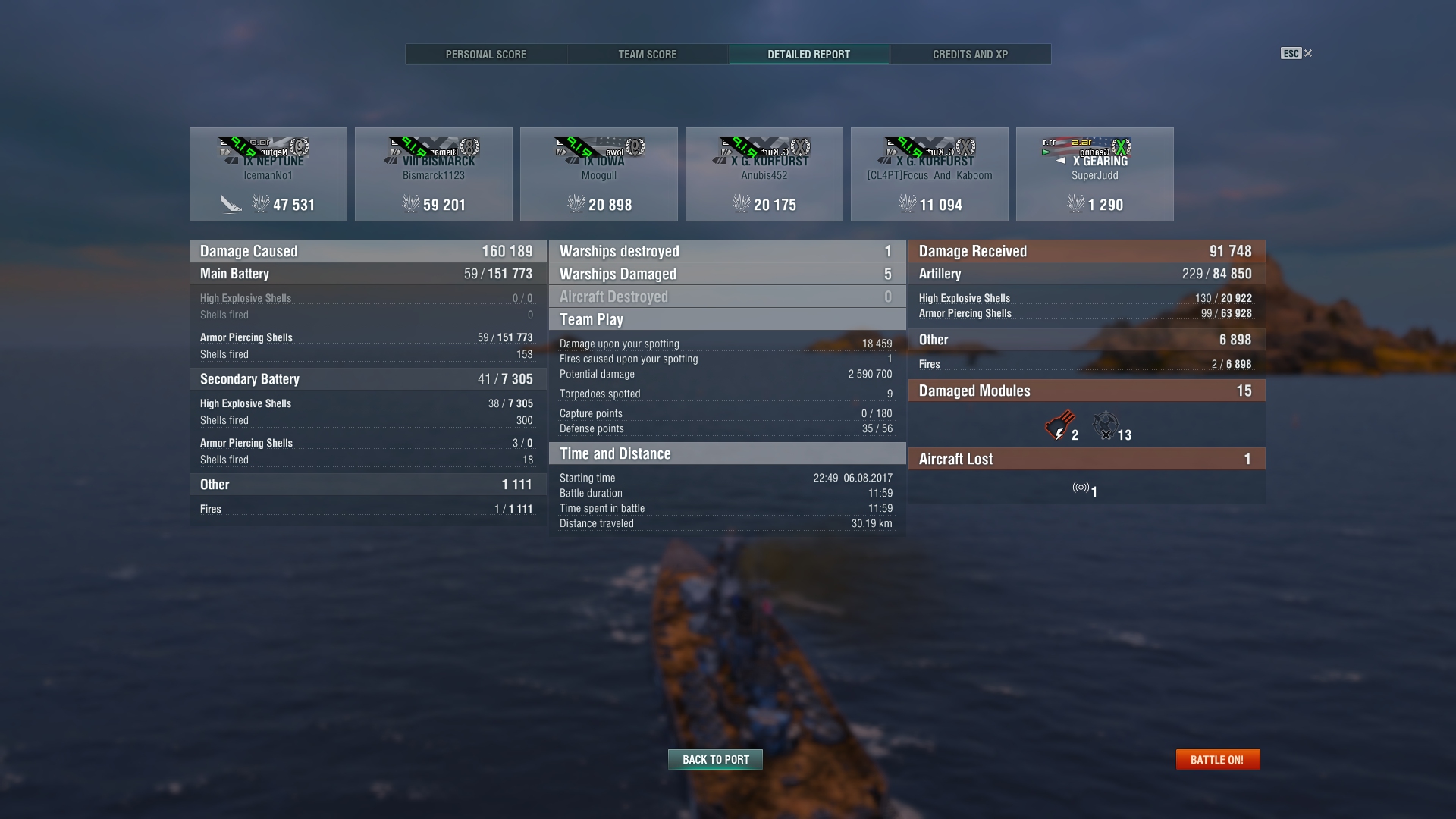Screen dimensions: 1456x819
Task: Choose Moogull's Iowa damage card
Action: click(599, 174)
